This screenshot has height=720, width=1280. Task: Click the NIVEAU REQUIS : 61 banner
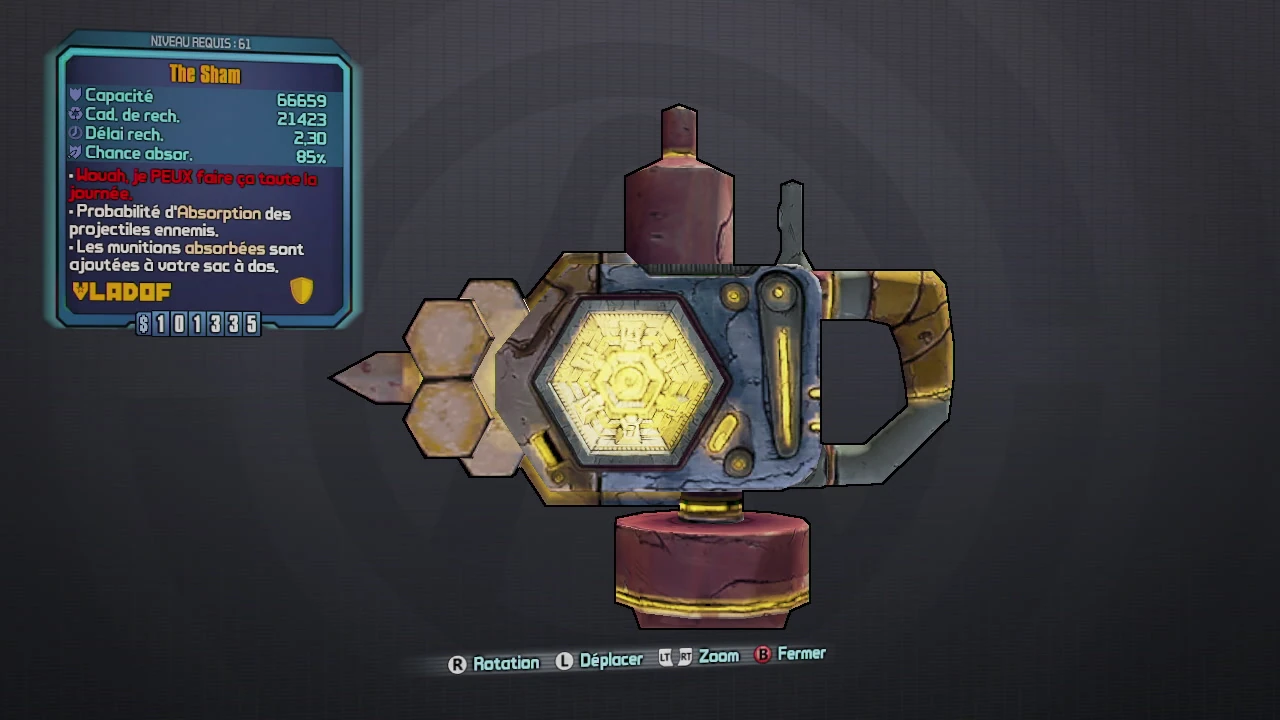pos(199,42)
